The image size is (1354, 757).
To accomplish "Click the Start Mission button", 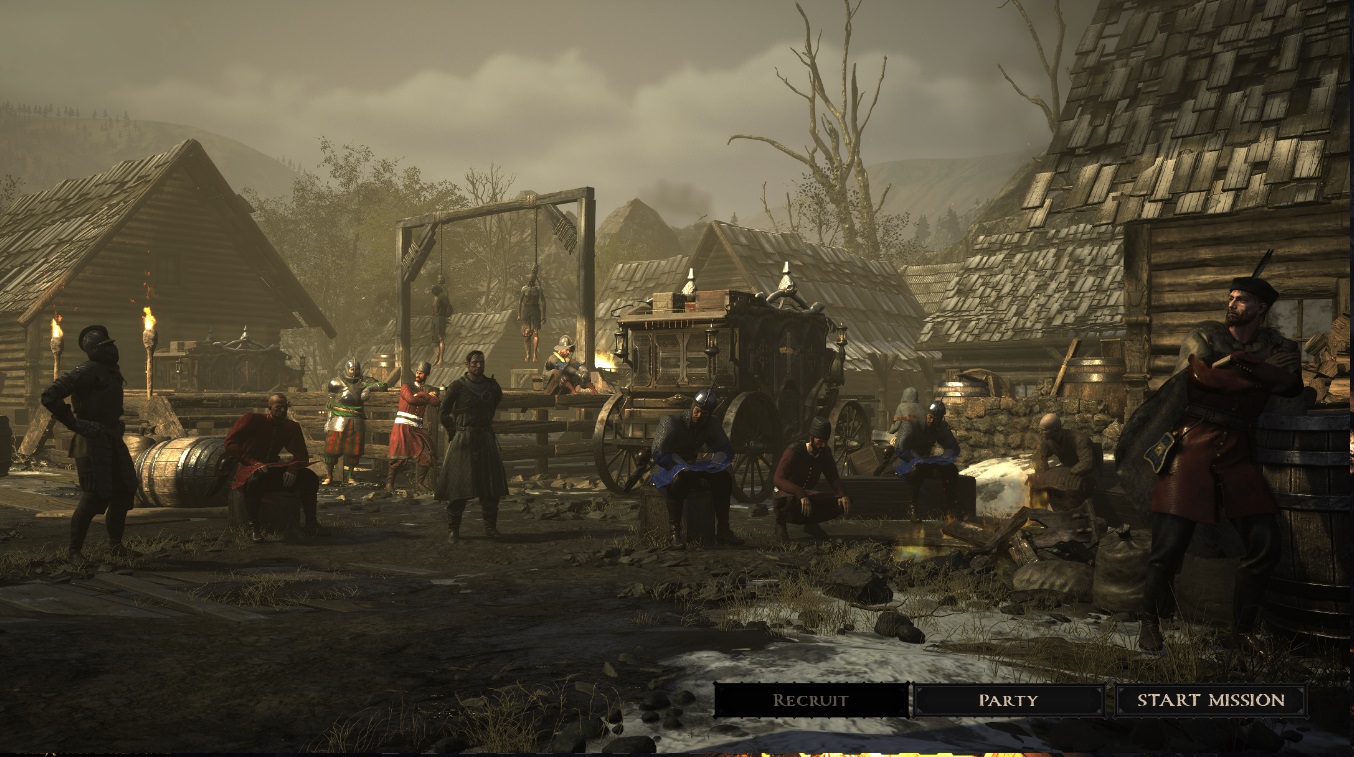I will click(1210, 700).
